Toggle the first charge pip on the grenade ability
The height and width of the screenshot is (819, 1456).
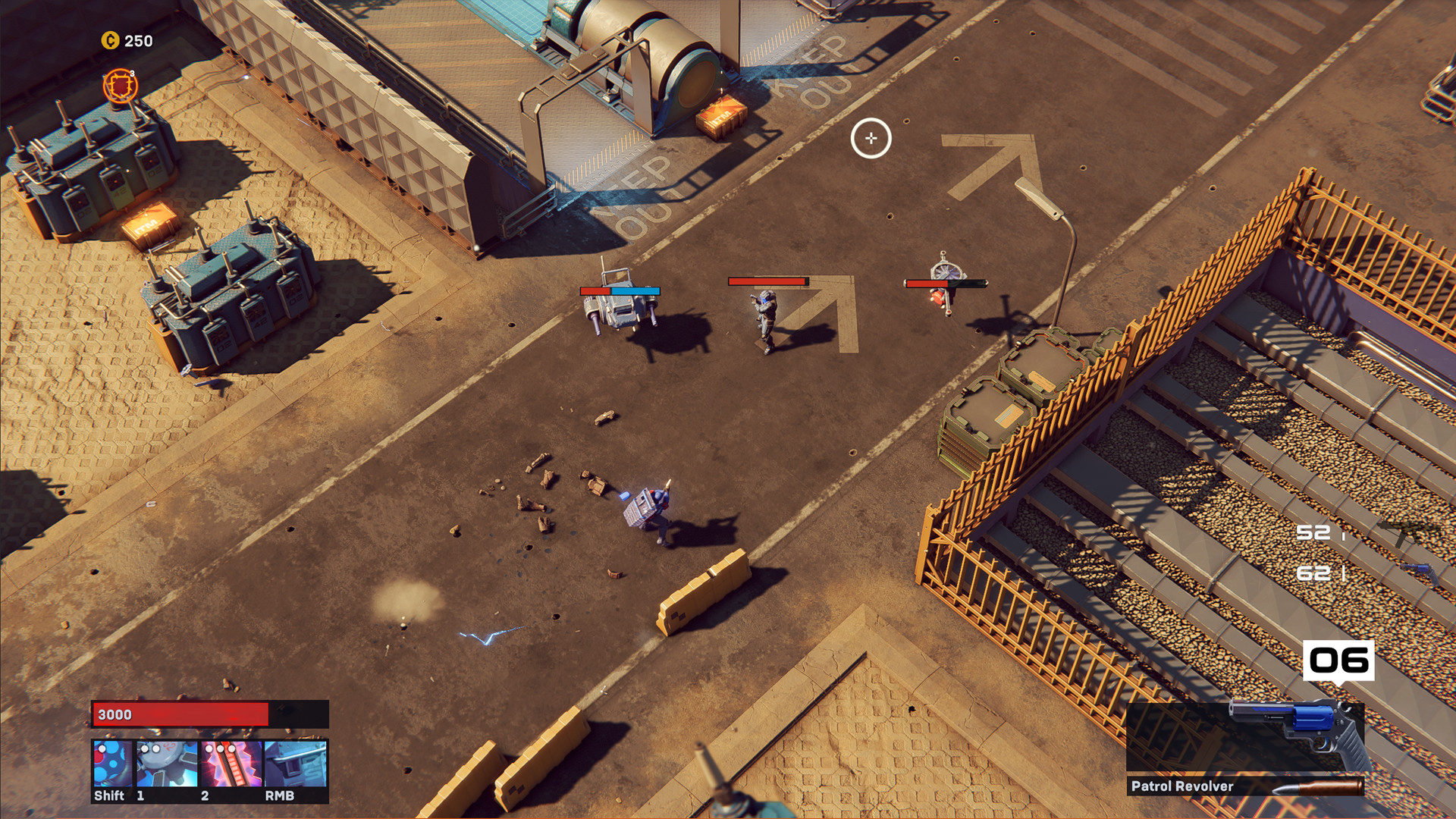(144, 748)
